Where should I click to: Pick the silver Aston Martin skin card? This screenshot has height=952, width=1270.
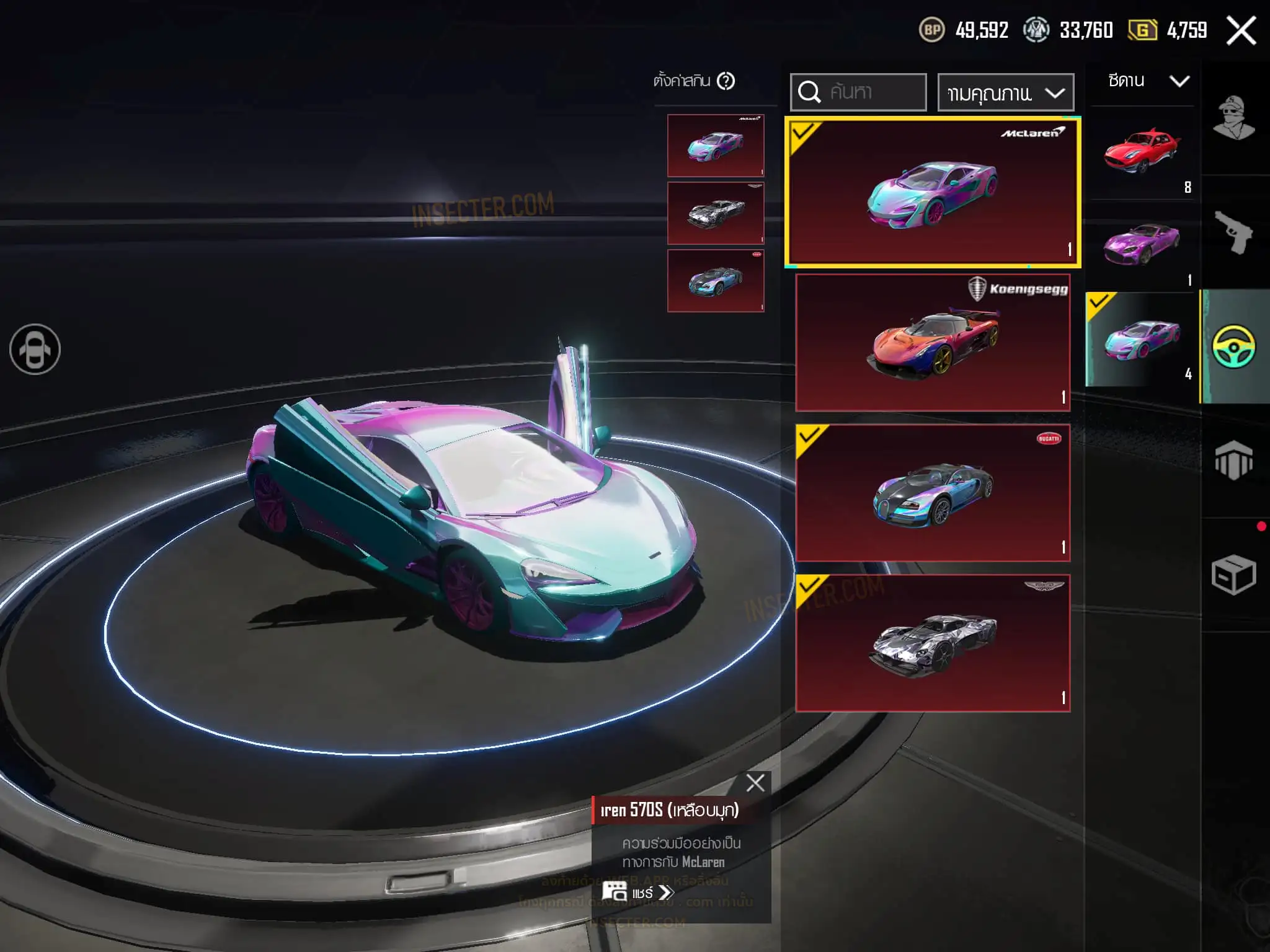[933, 643]
